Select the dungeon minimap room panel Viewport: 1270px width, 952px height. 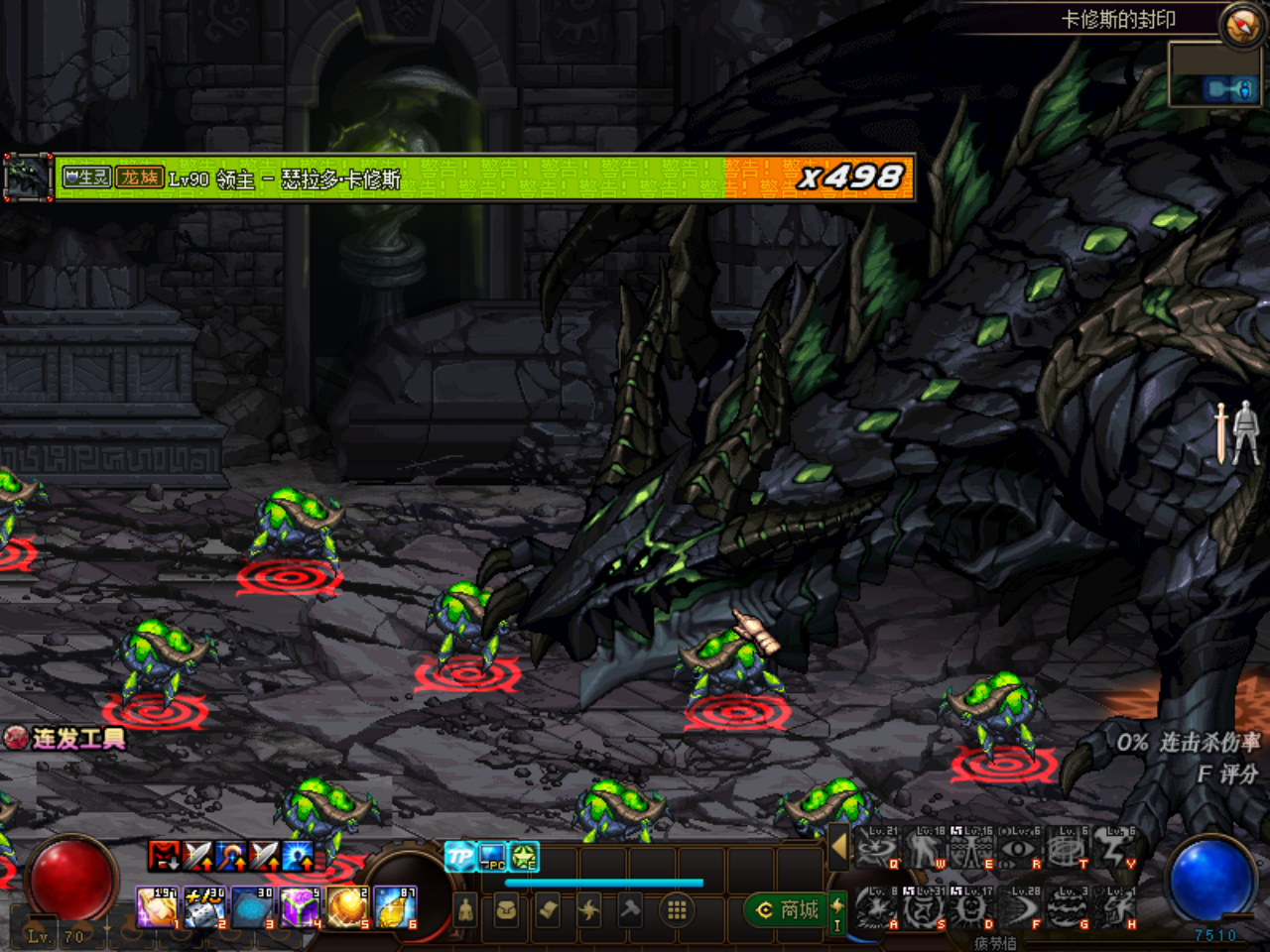point(1214,76)
